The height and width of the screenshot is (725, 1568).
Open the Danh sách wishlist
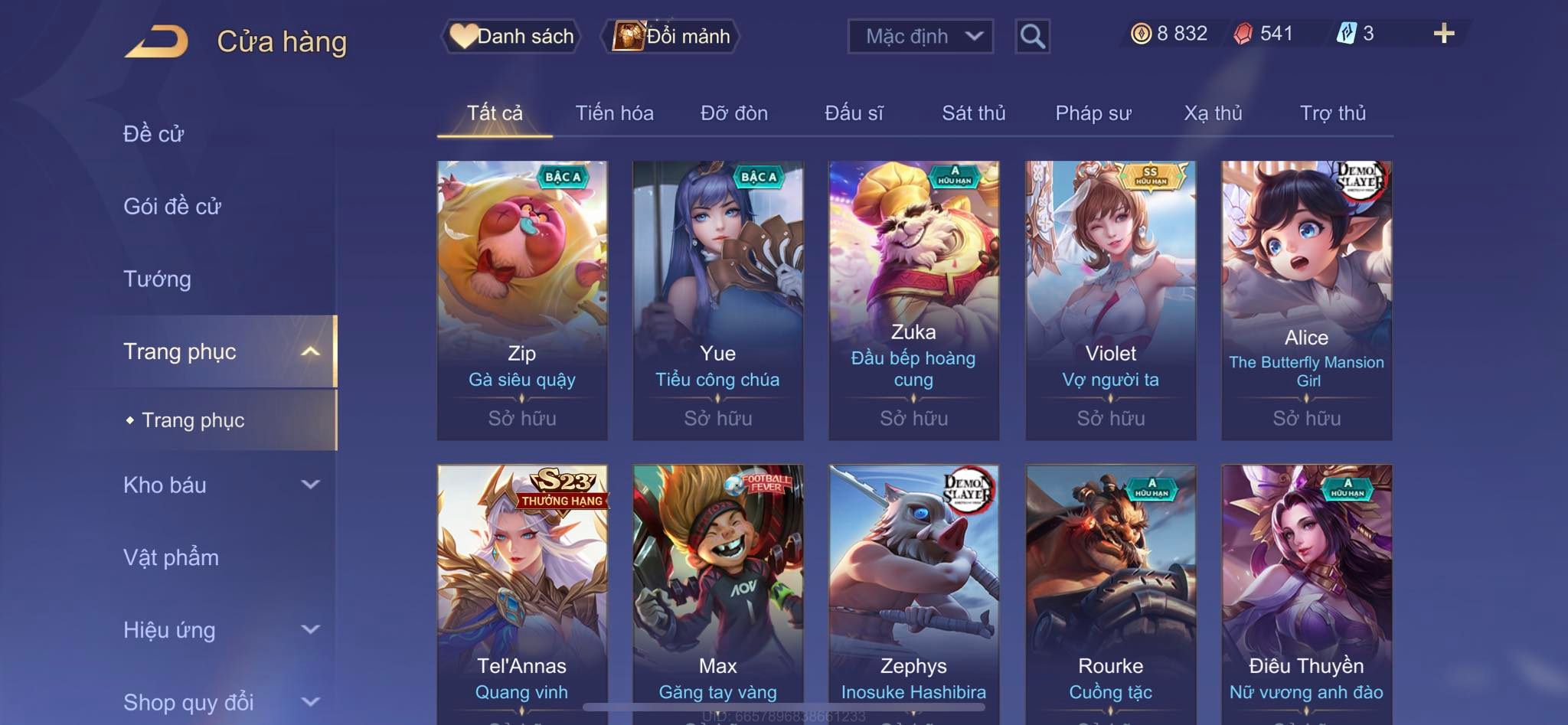pos(511,36)
